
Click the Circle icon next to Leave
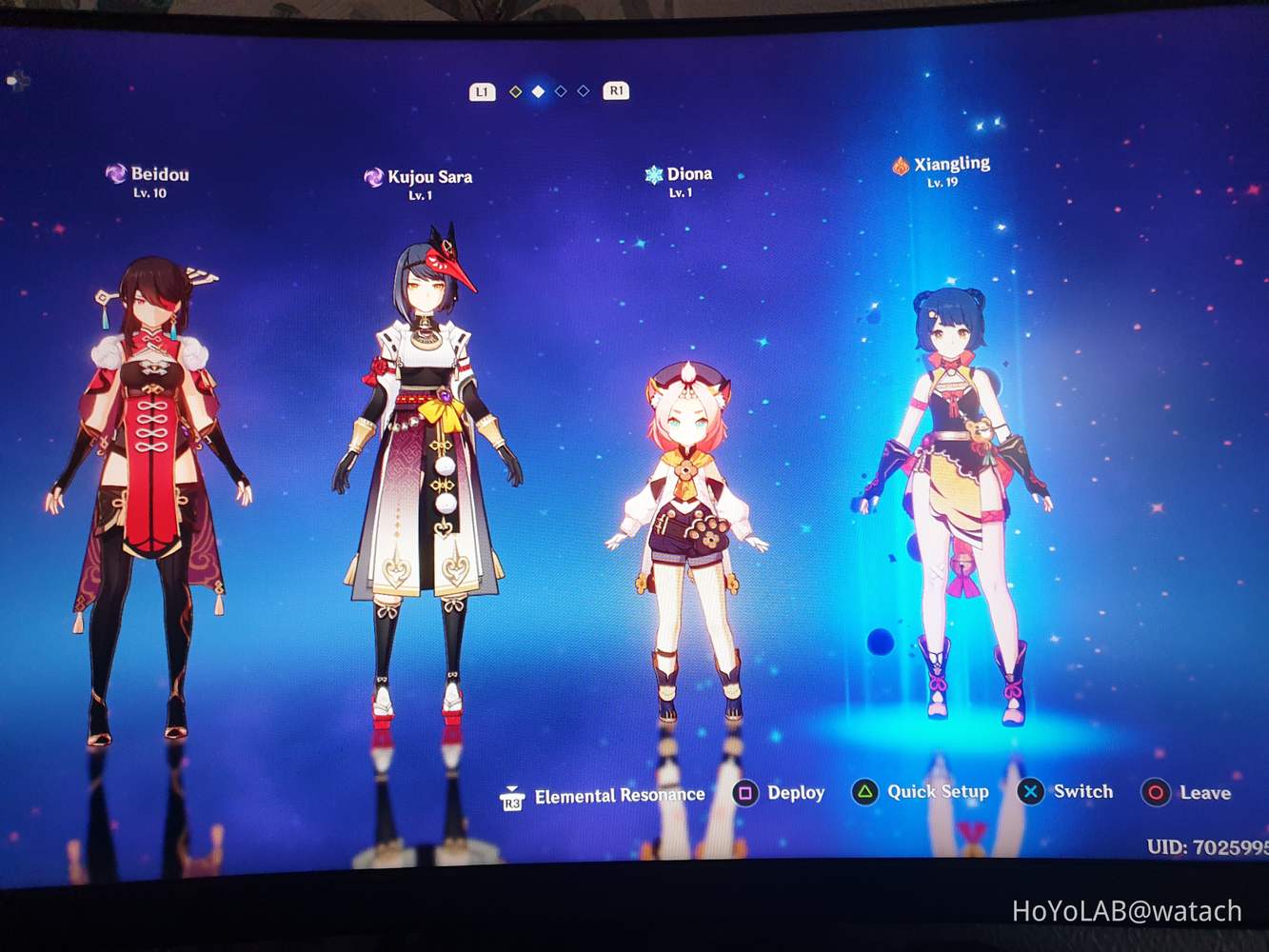[x=1156, y=792]
